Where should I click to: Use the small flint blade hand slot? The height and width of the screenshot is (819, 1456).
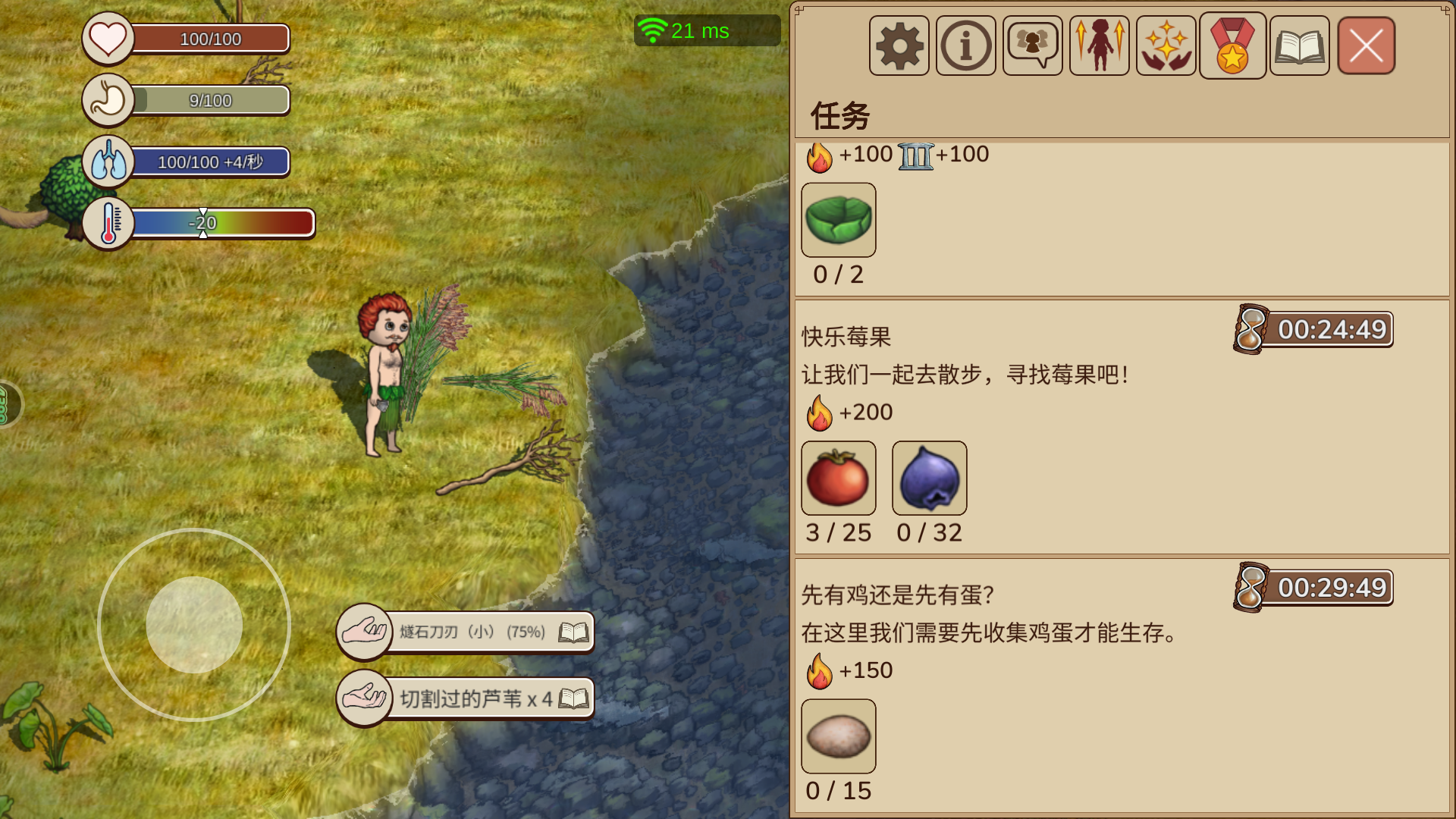tap(365, 630)
